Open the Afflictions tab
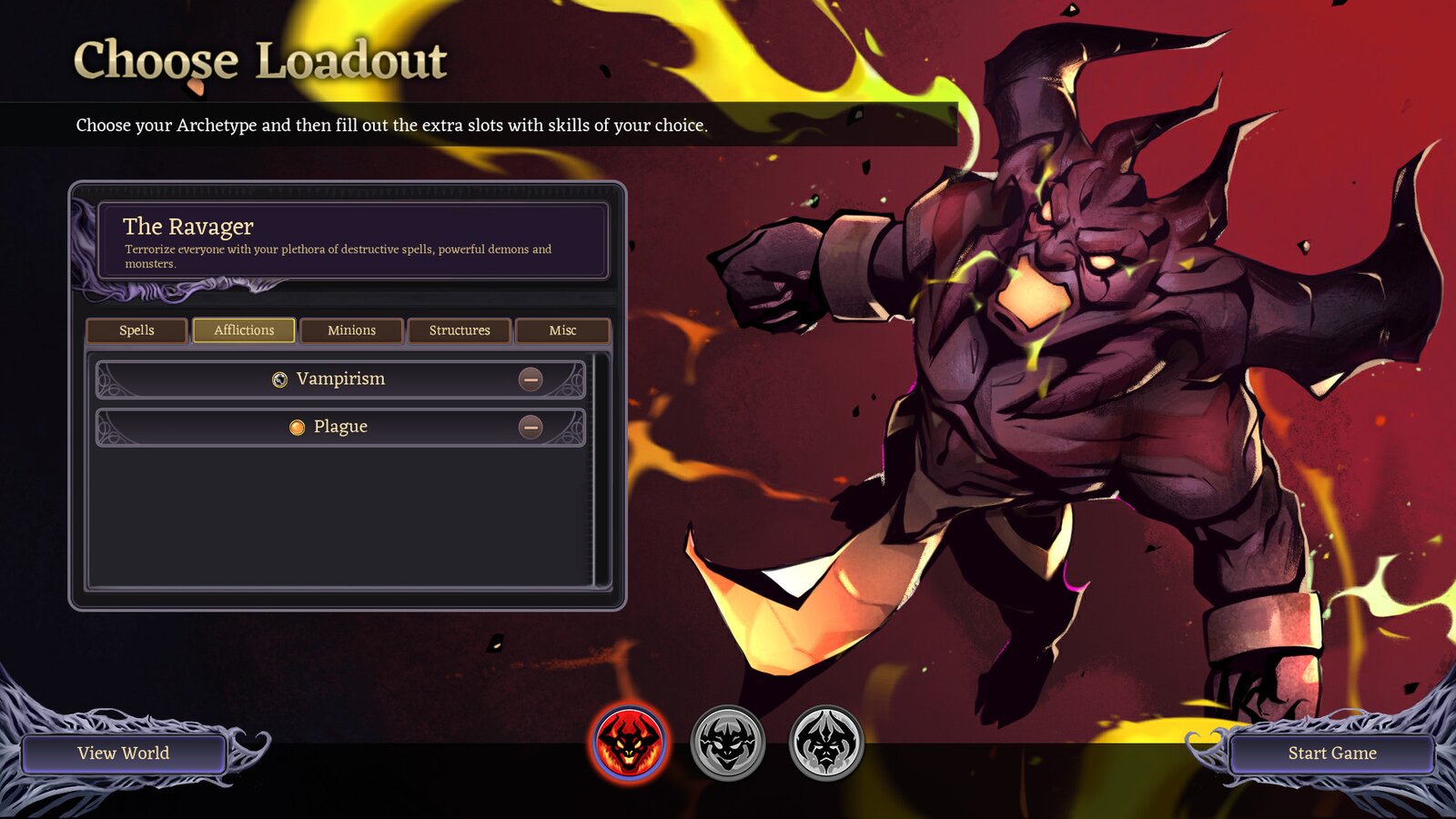The width and height of the screenshot is (1456, 819). tap(243, 330)
